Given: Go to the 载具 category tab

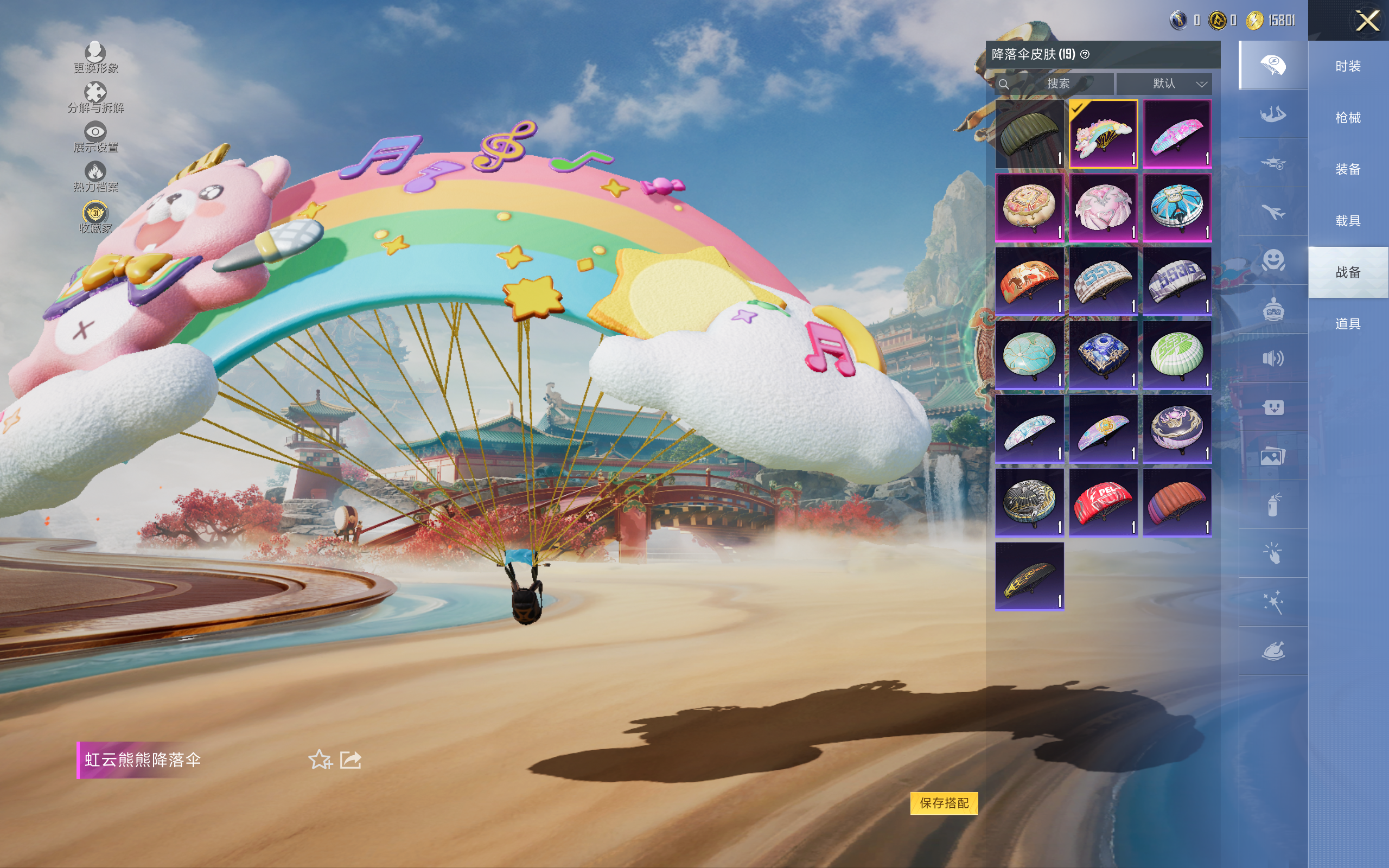Looking at the screenshot, I should (x=1348, y=220).
